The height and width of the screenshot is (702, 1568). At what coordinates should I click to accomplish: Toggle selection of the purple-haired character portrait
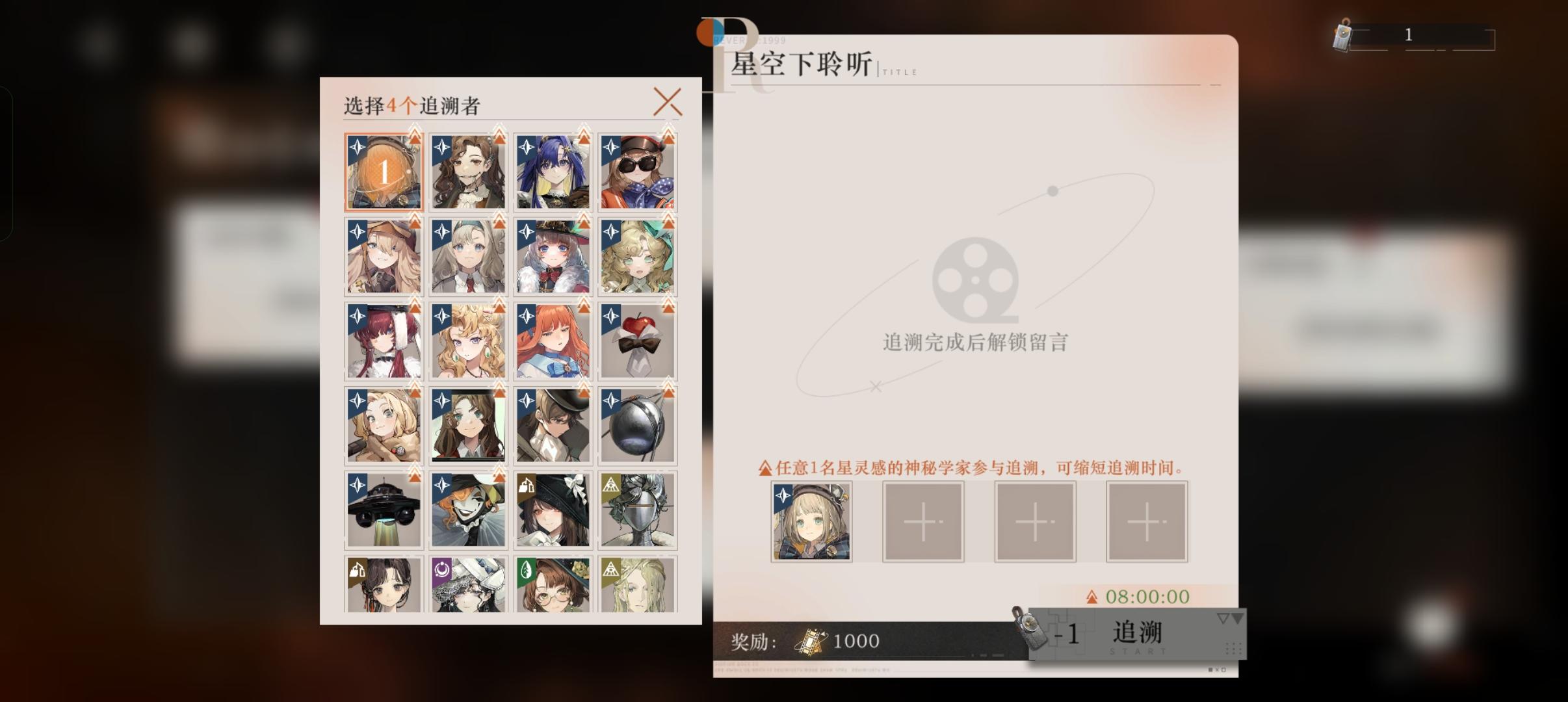pyautogui.click(x=553, y=171)
